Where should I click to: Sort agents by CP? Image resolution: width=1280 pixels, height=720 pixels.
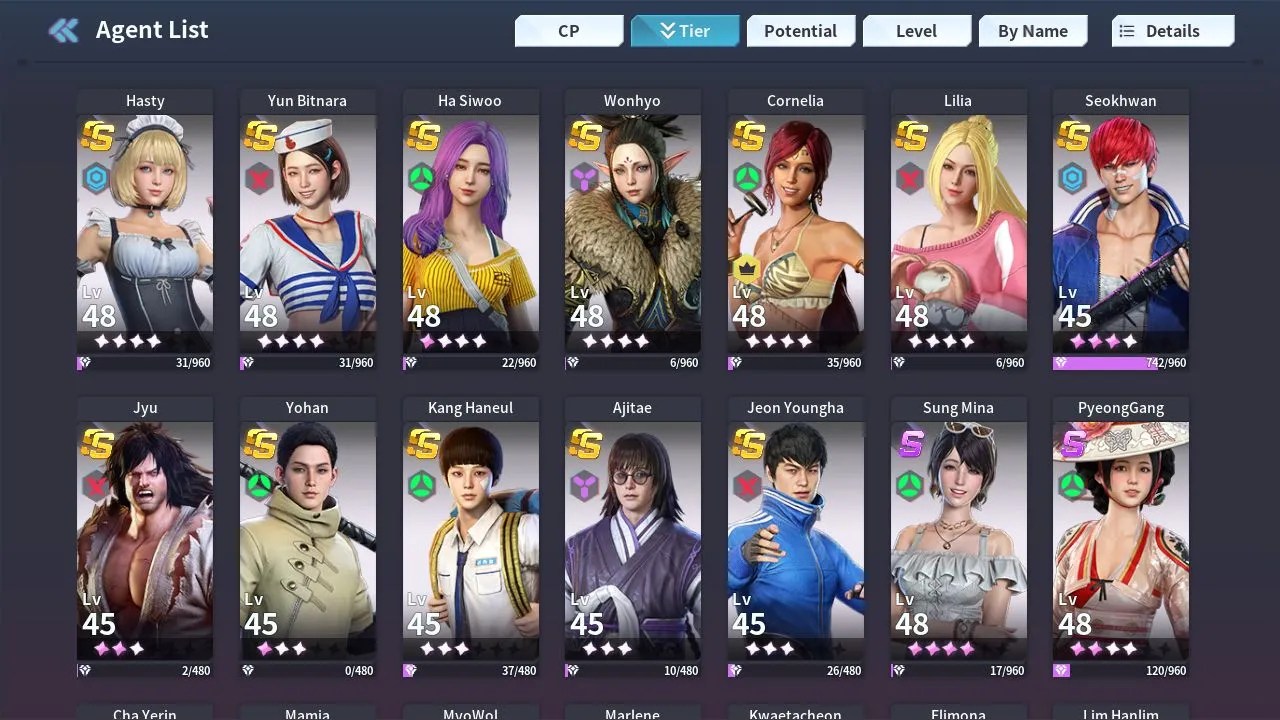click(x=569, y=31)
